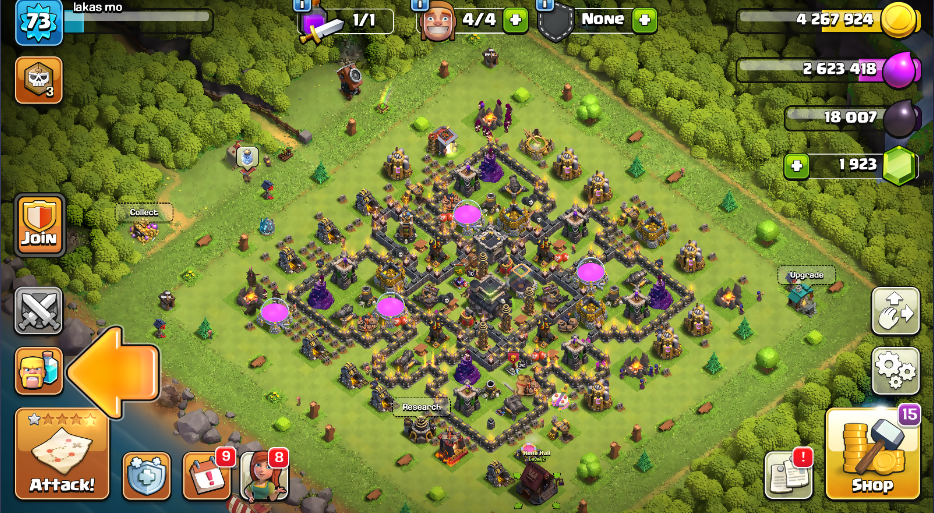The image size is (934, 513).
Task: Toggle the layout edit hand button
Action: pyautogui.click(x=895, y=311)
